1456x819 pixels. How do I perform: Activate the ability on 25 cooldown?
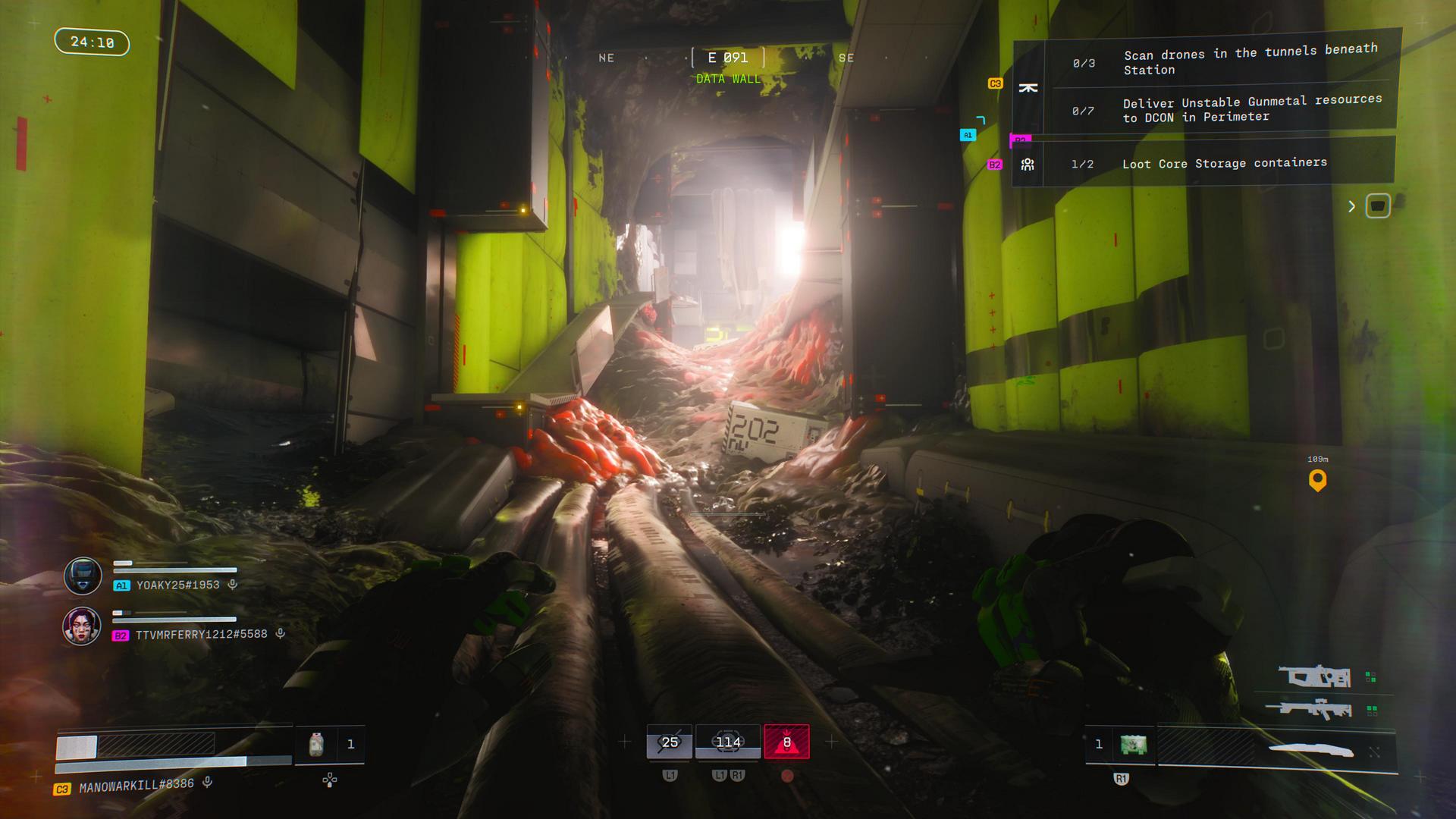[669, 742]
